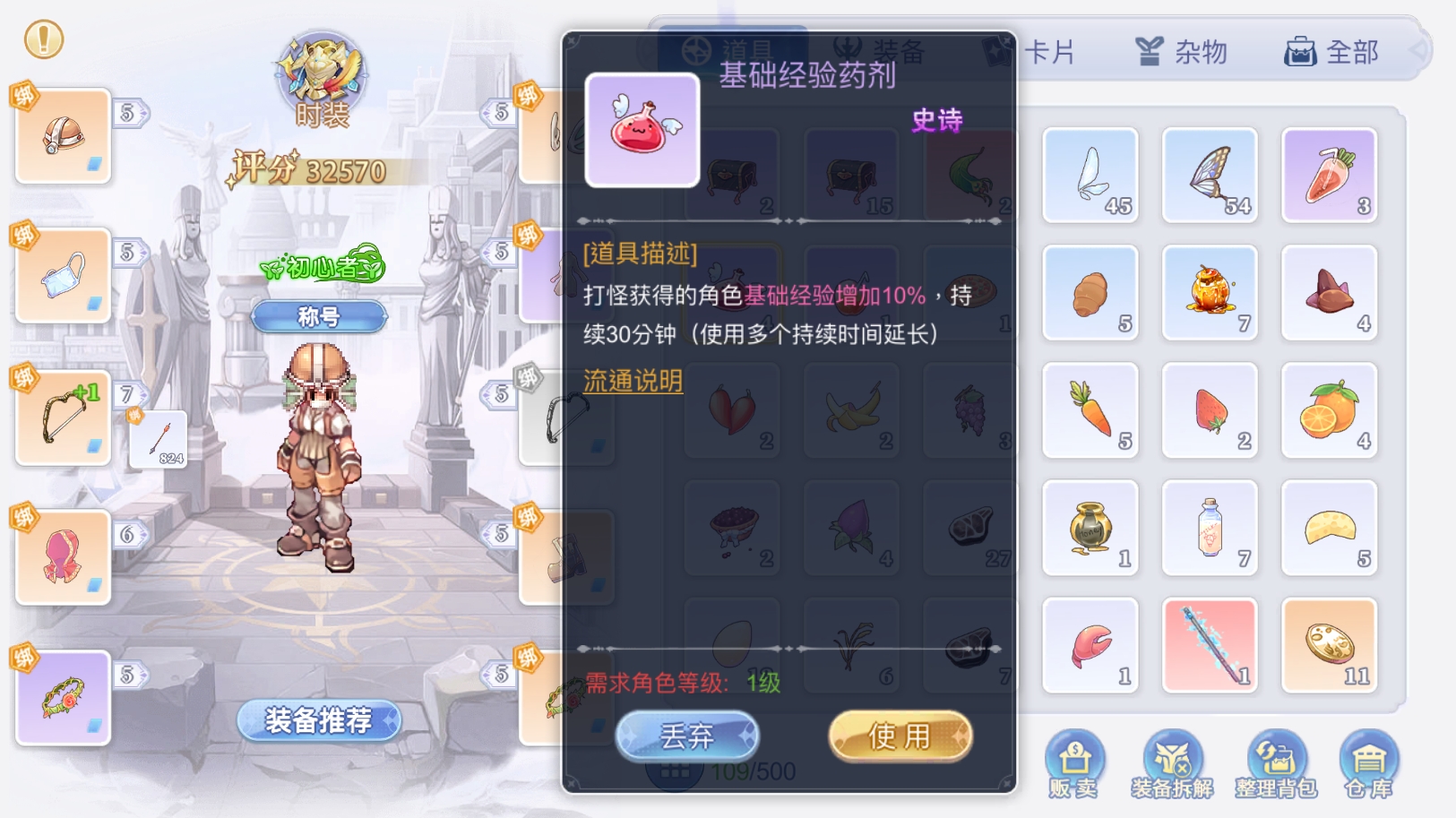Viewport: 1456px width, 818px height.
Task: Open the 仓库 warehouse storage
Action: 1372,761
